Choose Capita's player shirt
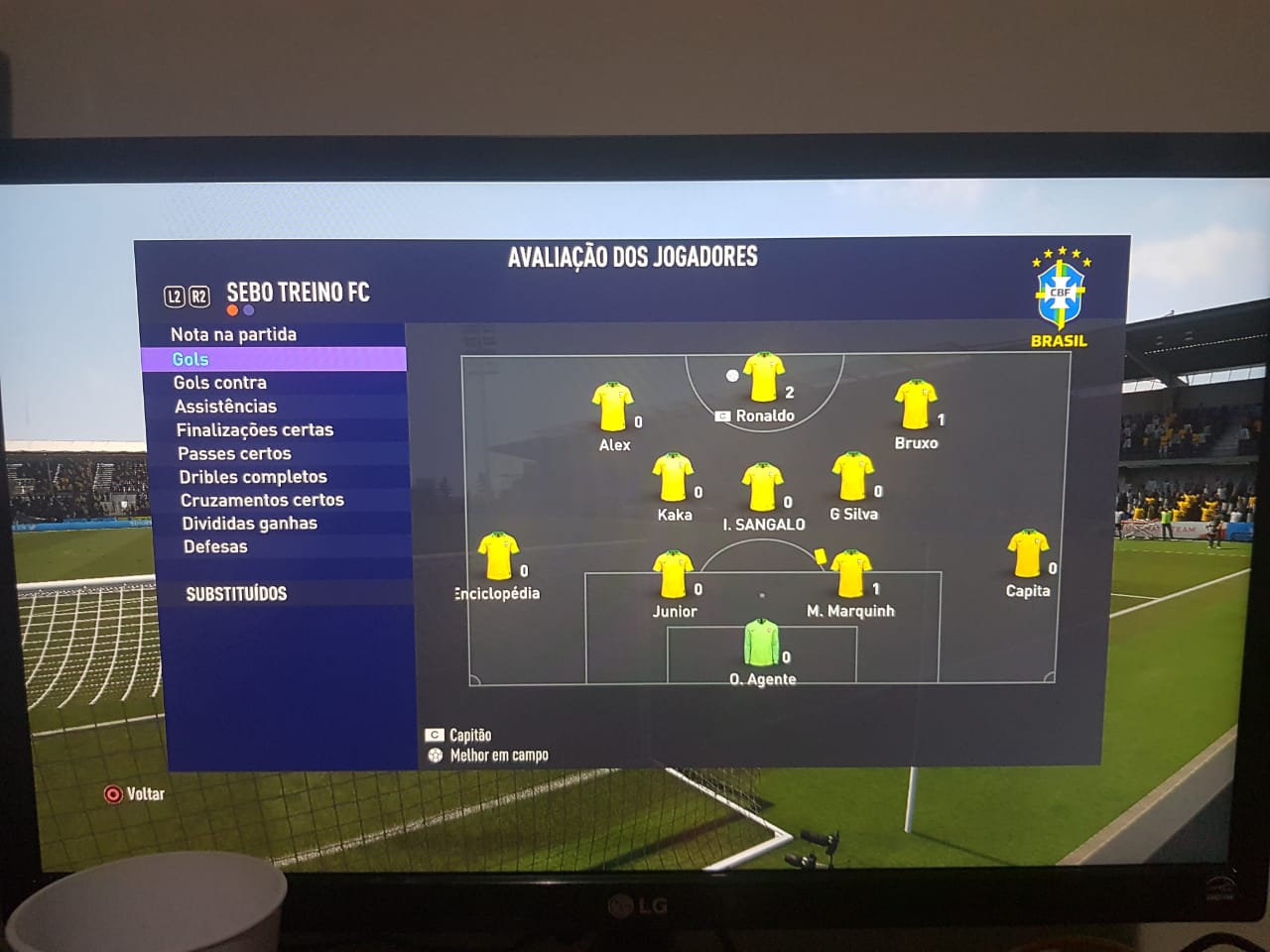The image size is (1270, 952). [x=1027, y=553]
